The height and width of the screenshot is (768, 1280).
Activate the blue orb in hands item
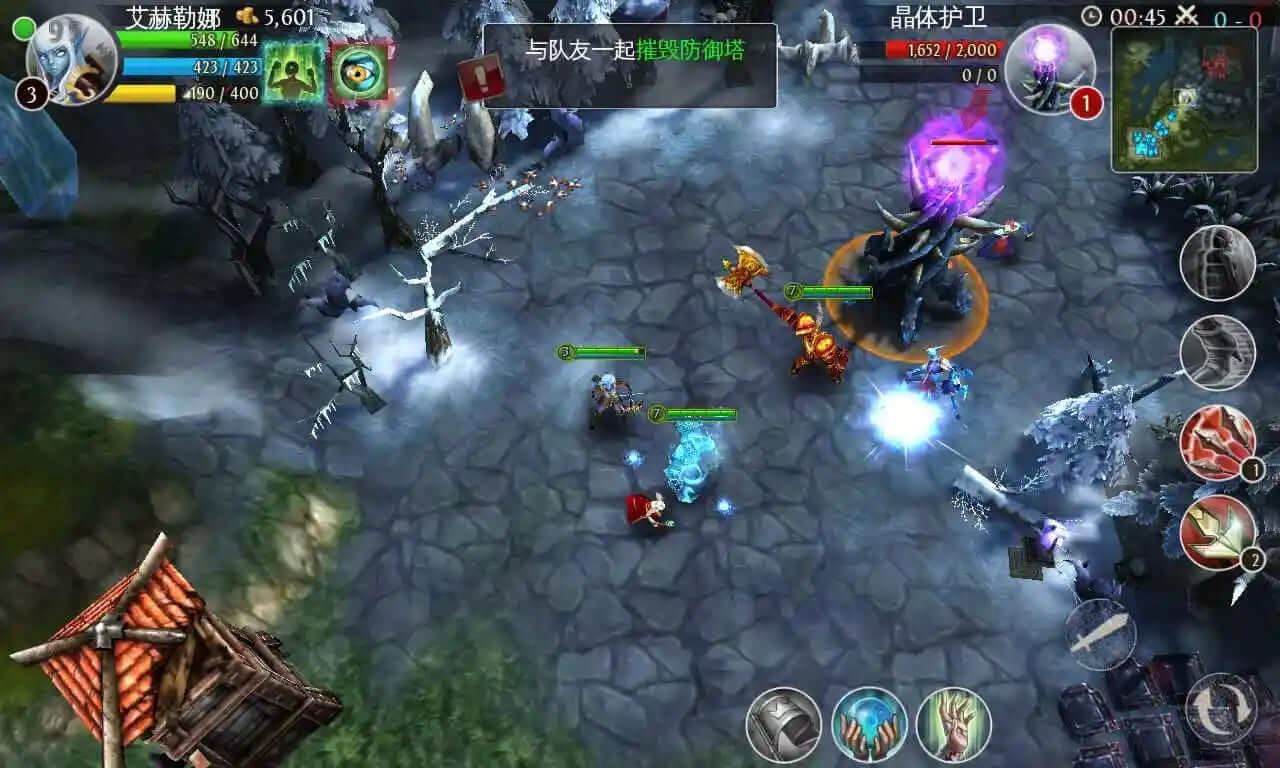tap(869, 724)
